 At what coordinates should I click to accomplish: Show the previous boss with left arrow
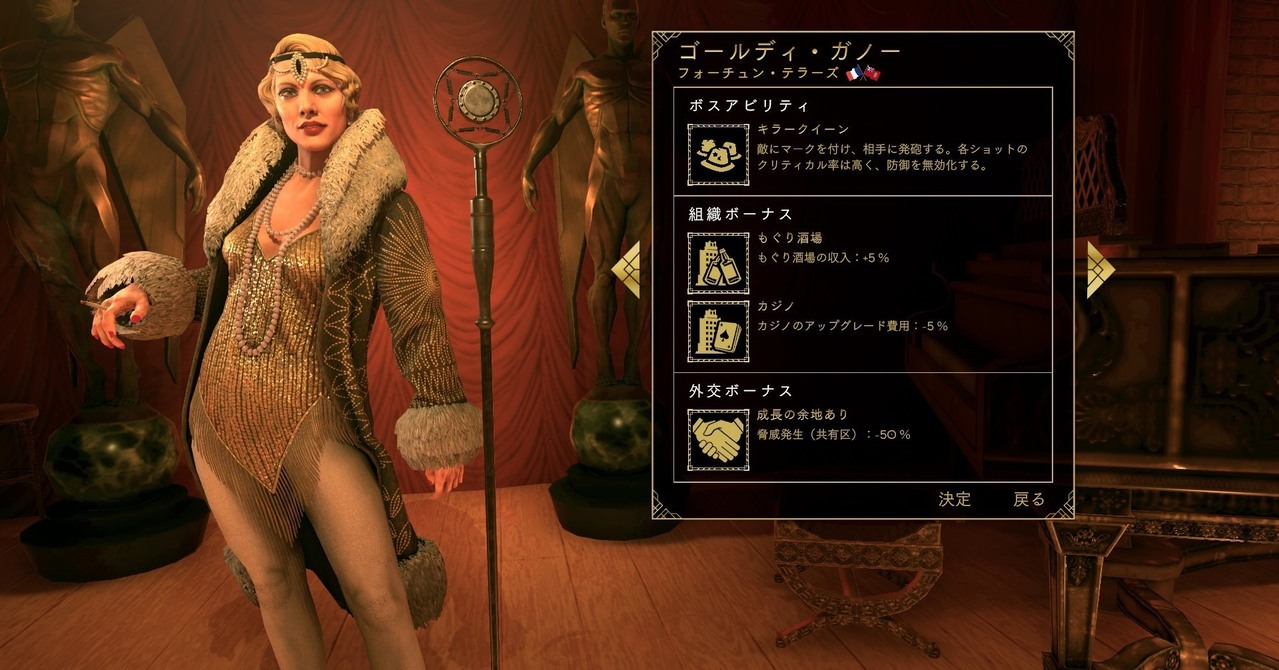point(627,270)
